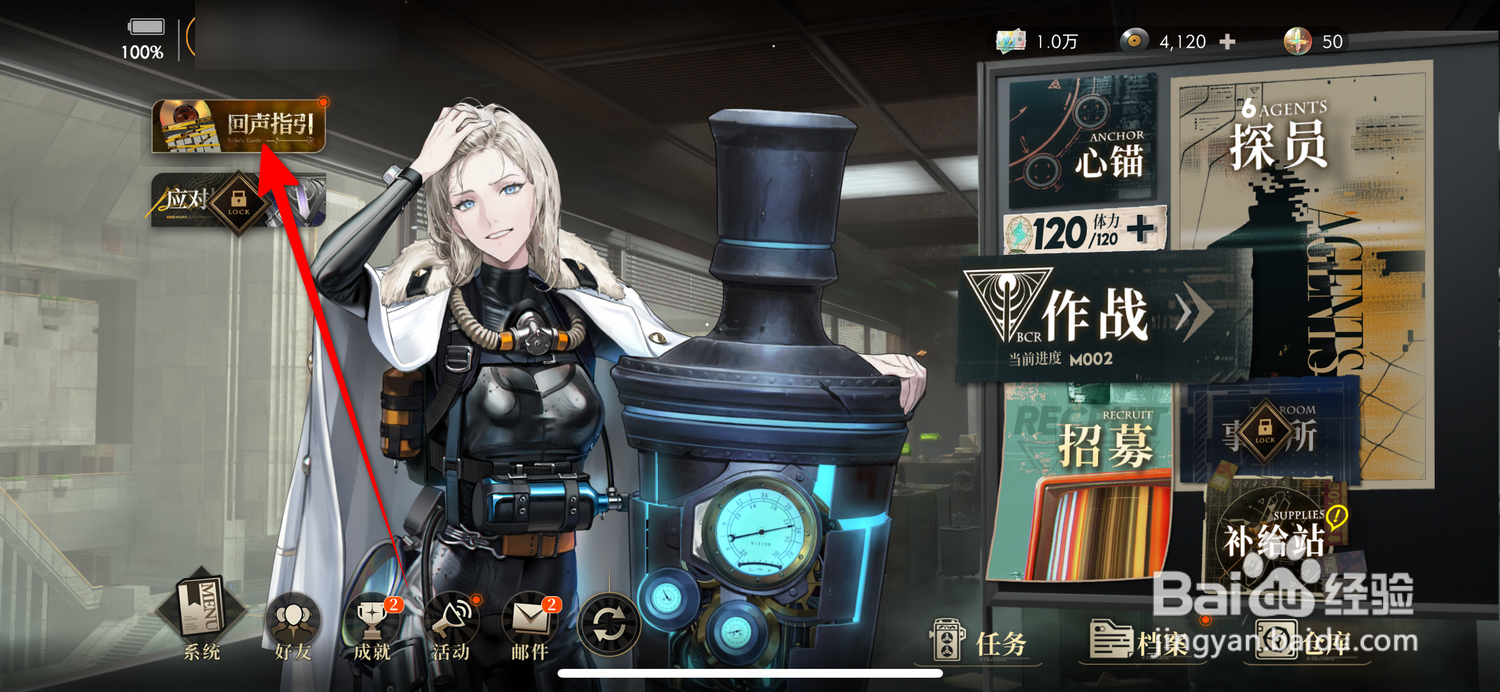This screenshot has width=1500, height=692.
Task: Open the 回声指引 guide banner
Action: tap(239, 127)
